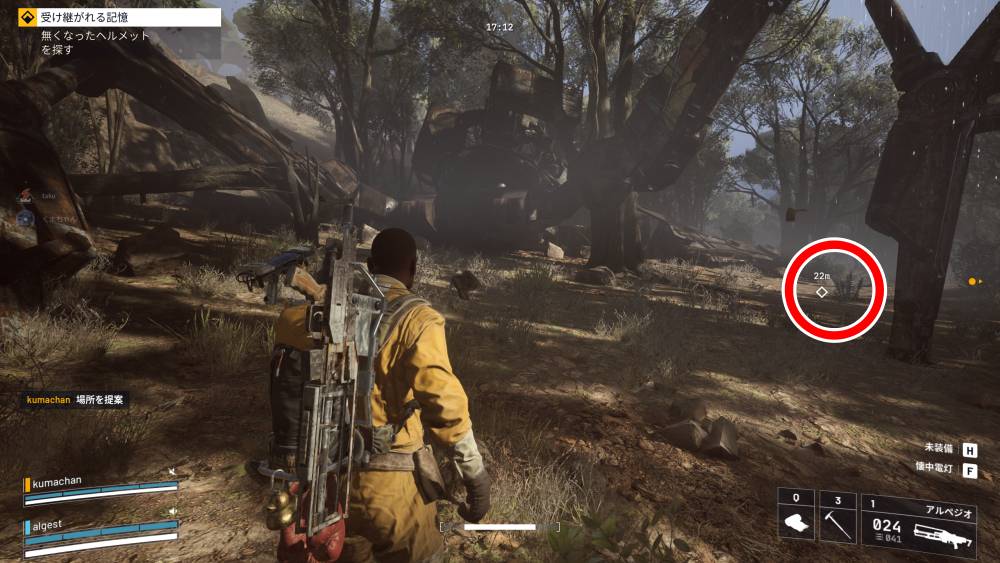Click kumachan's location suggestion notification
Screen dimensions: 1000x563
click(x=77, y=399)
